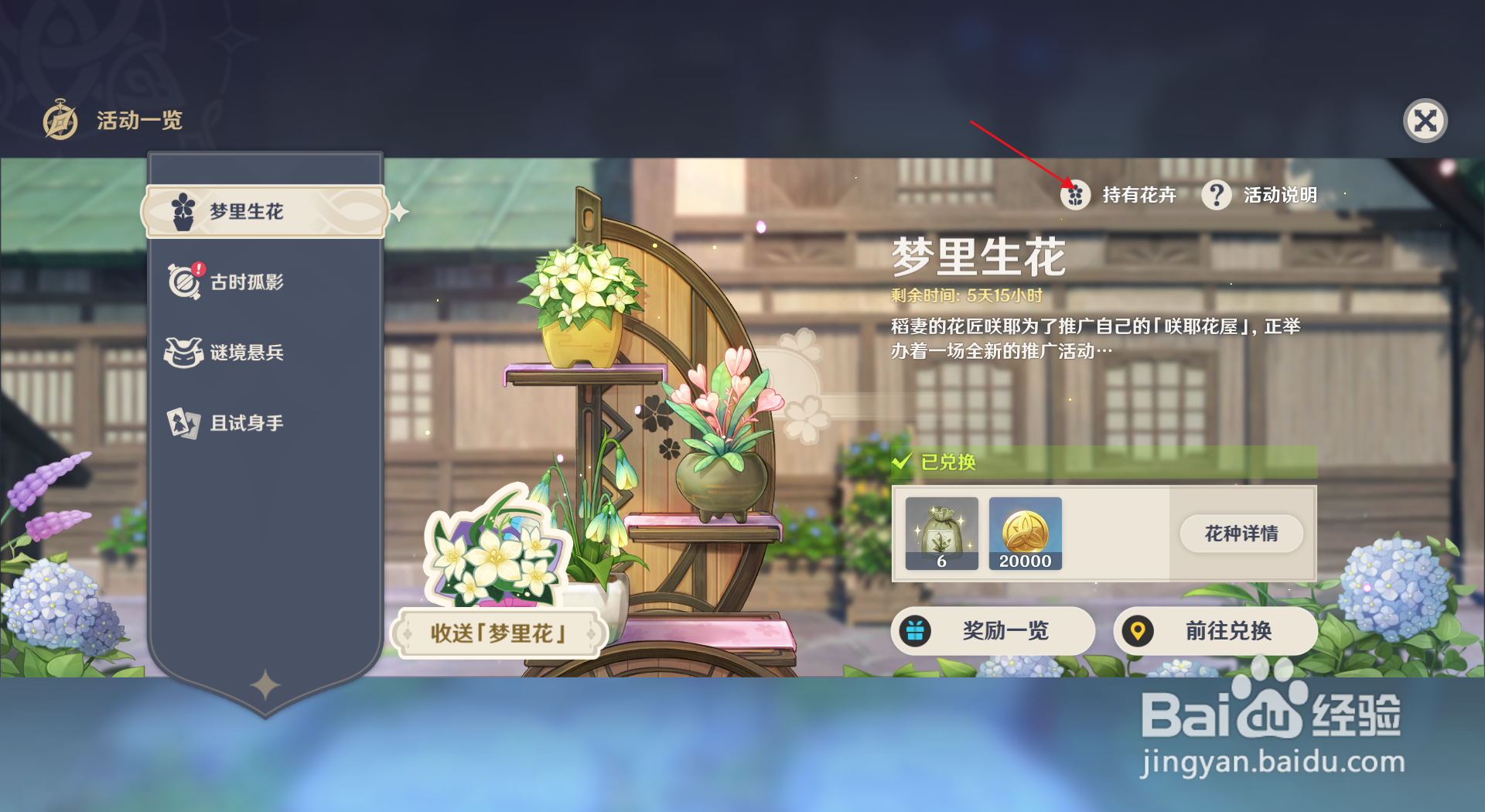Click the 活动说明 question mark icon
This screenshot has height=812, width=1485.
[1217, 196]
